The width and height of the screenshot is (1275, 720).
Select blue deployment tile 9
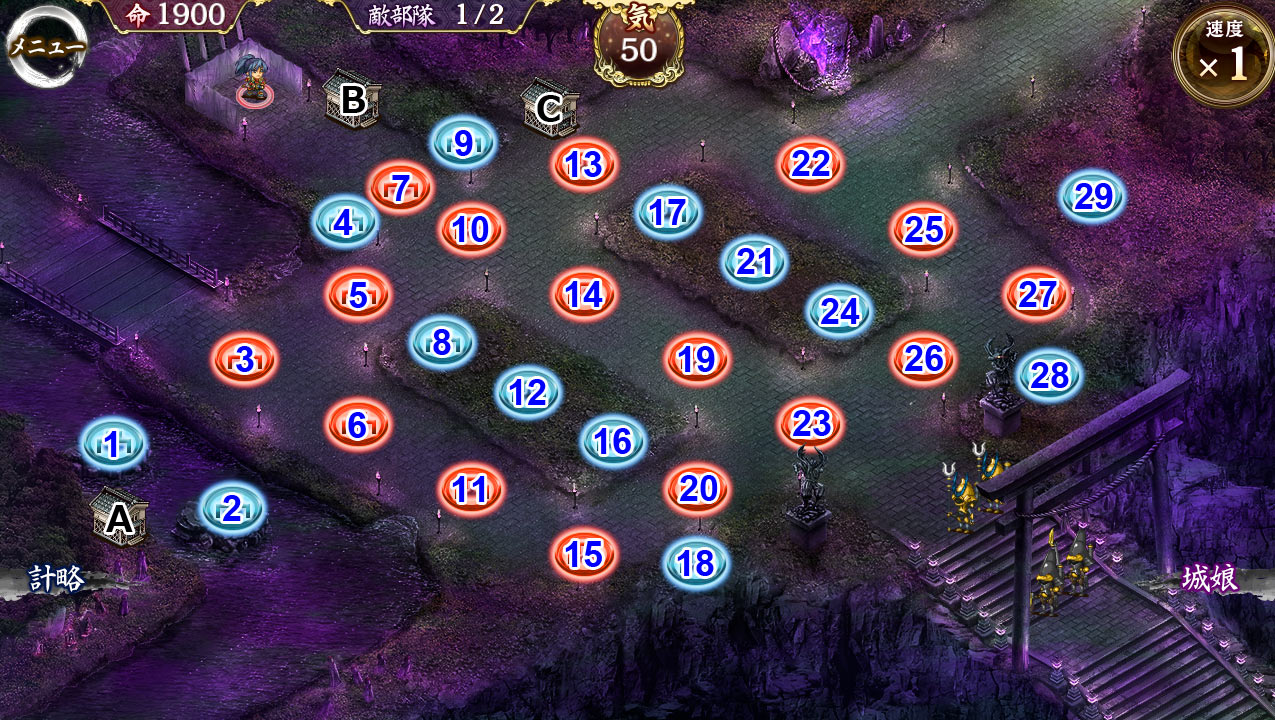(x=463, y=143)
